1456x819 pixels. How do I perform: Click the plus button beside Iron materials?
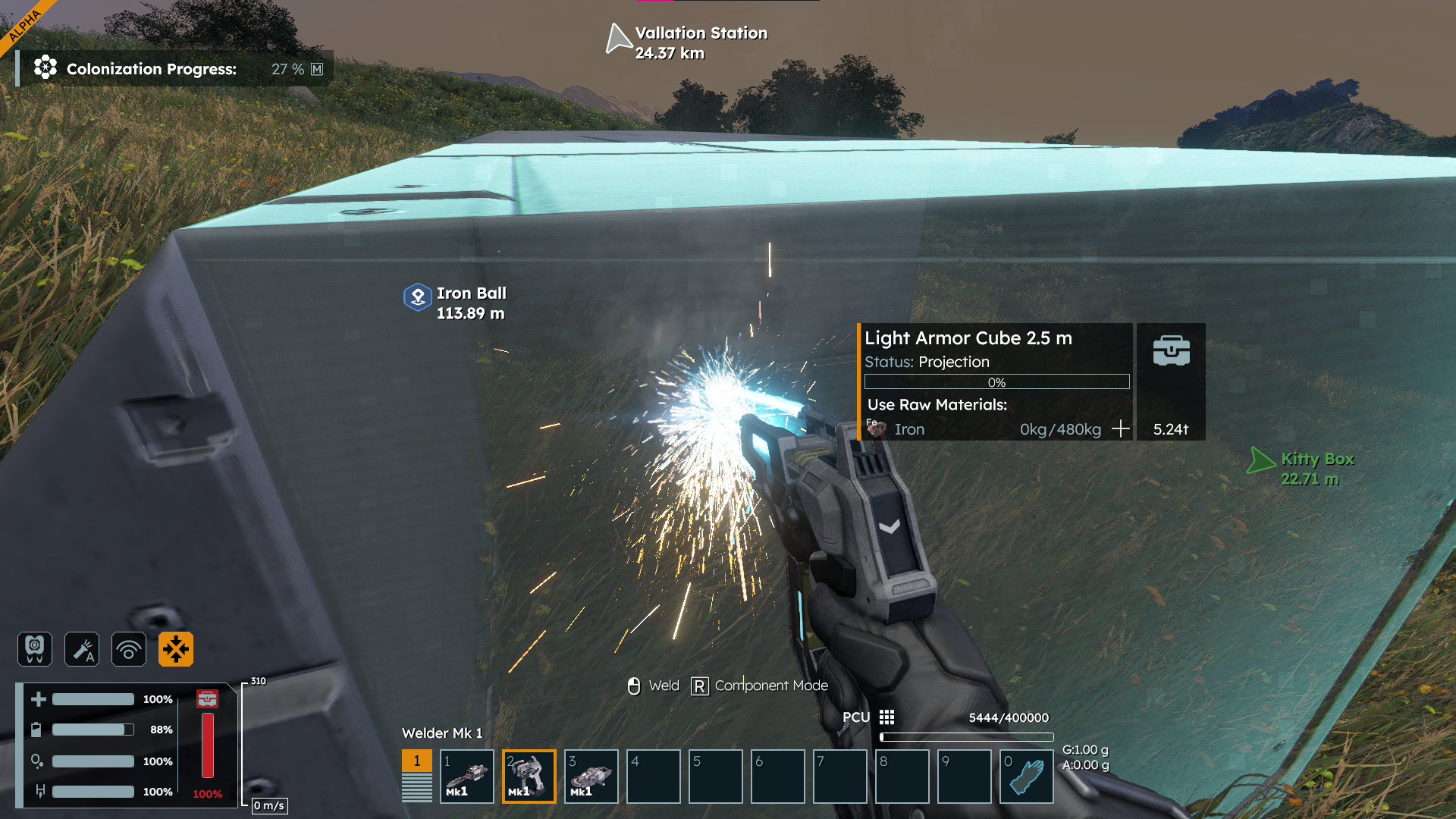point(1120,429)
